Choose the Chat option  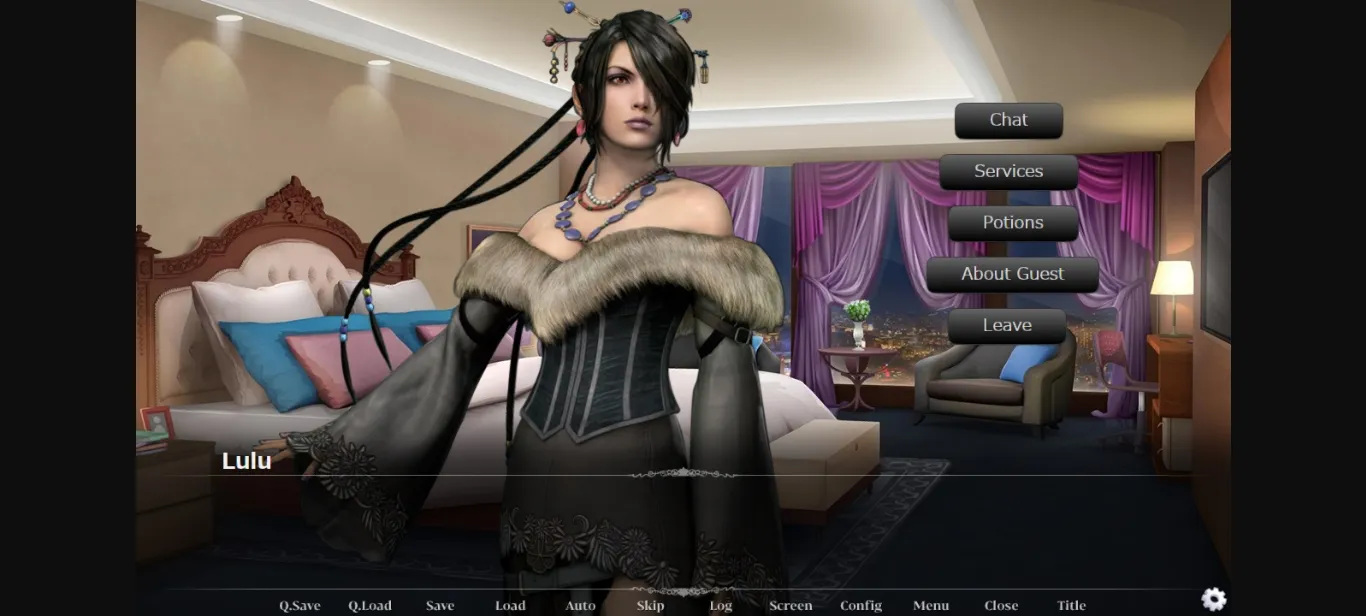(x=1008, y=120)
